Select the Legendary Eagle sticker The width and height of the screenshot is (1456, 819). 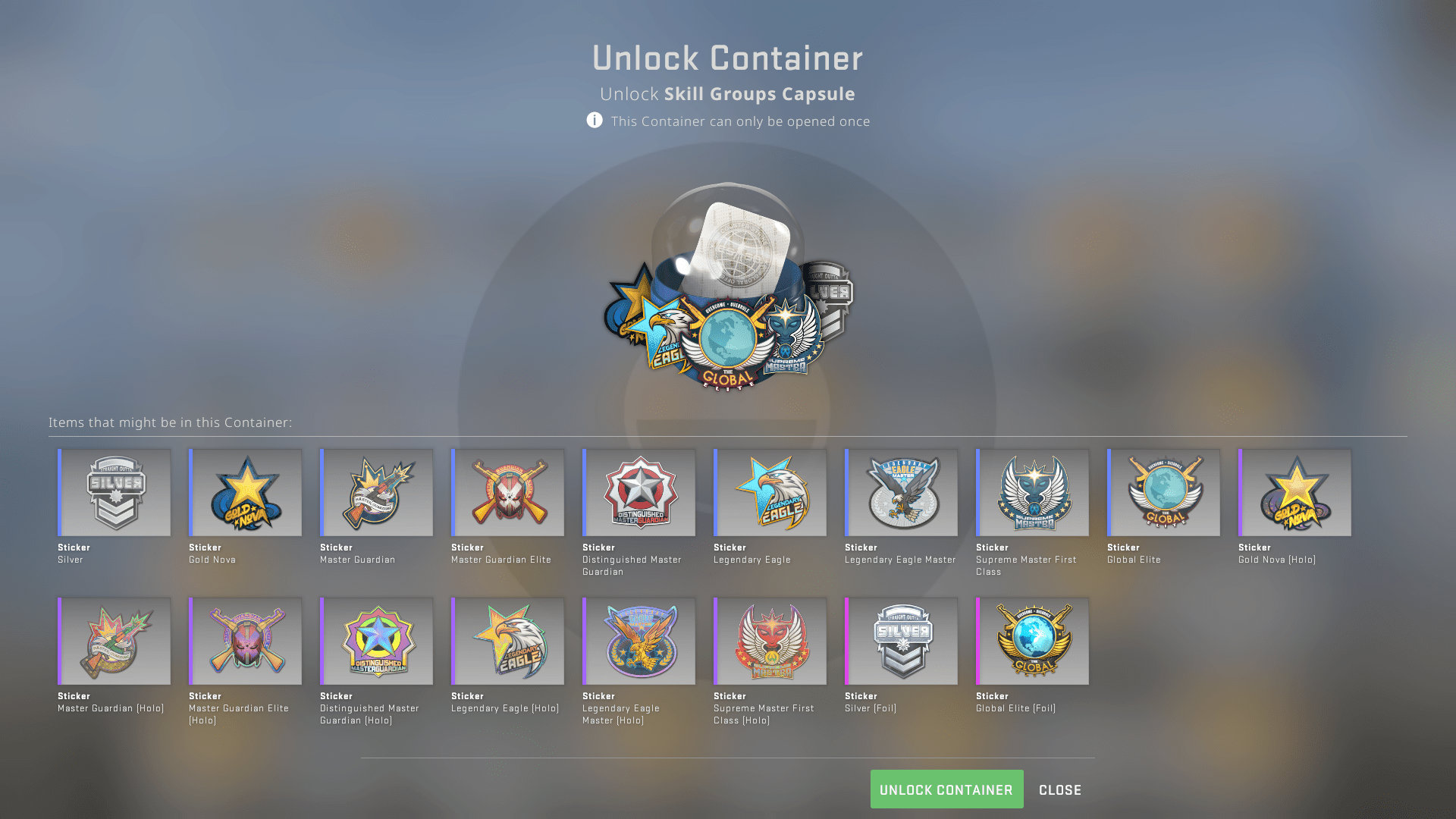pos(770,492)
